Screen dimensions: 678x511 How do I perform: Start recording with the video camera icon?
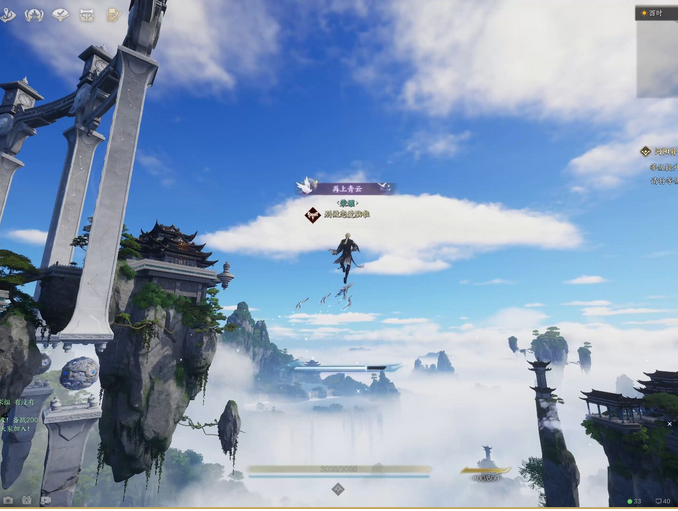[46, 499]
